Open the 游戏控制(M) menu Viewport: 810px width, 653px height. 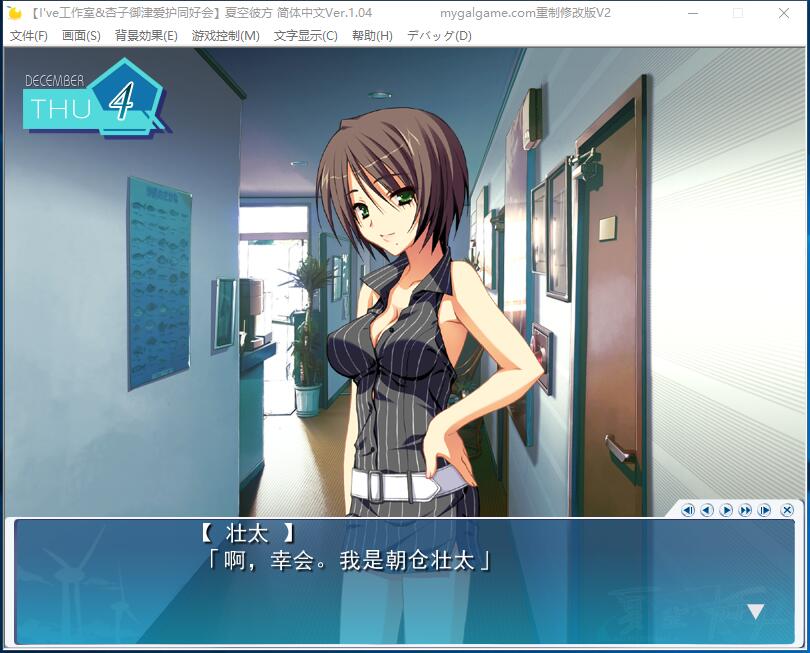coord(225,36)
